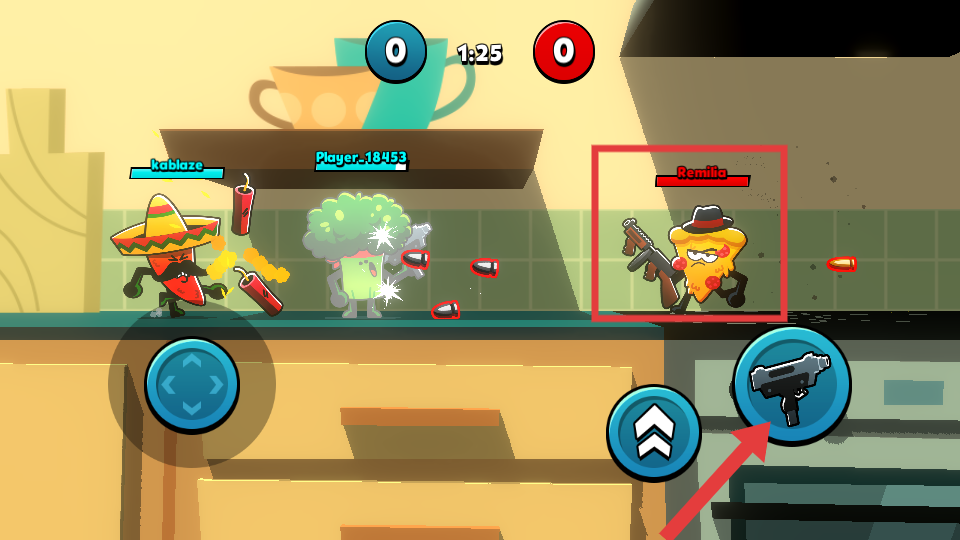Tap the double-chevron jump button

pos(654,433)
